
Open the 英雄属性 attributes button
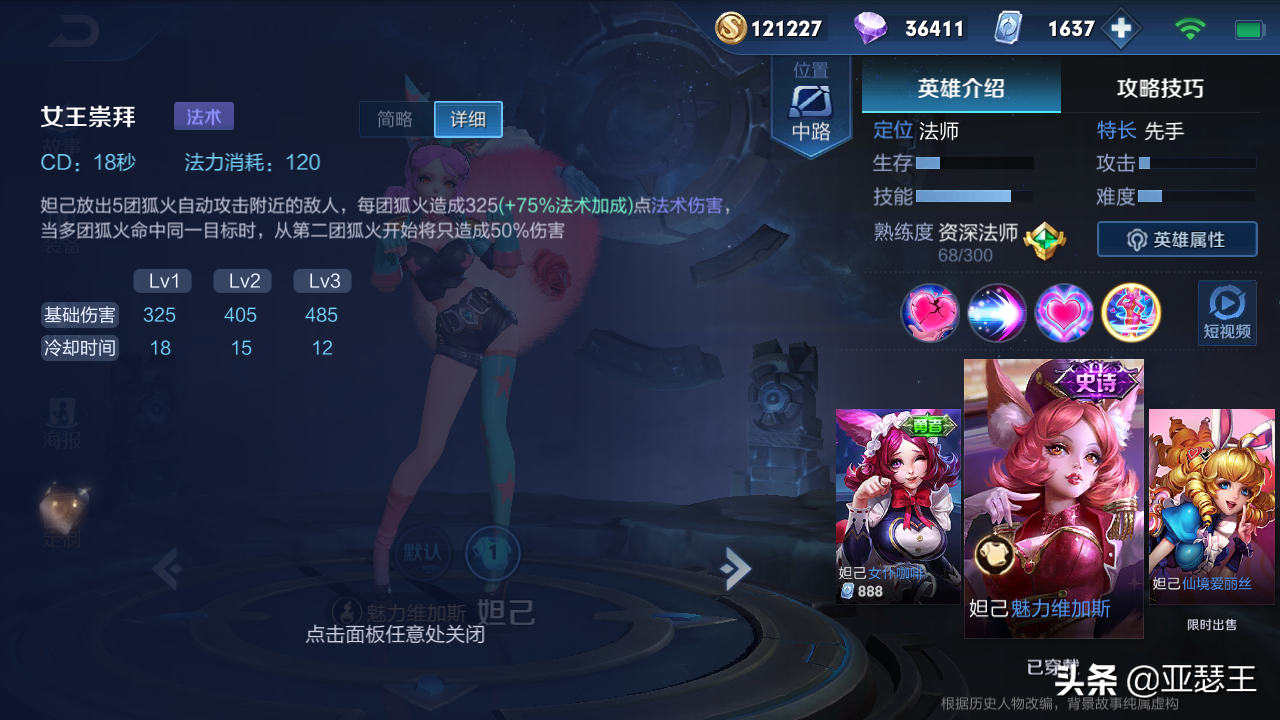[1177, 239]
